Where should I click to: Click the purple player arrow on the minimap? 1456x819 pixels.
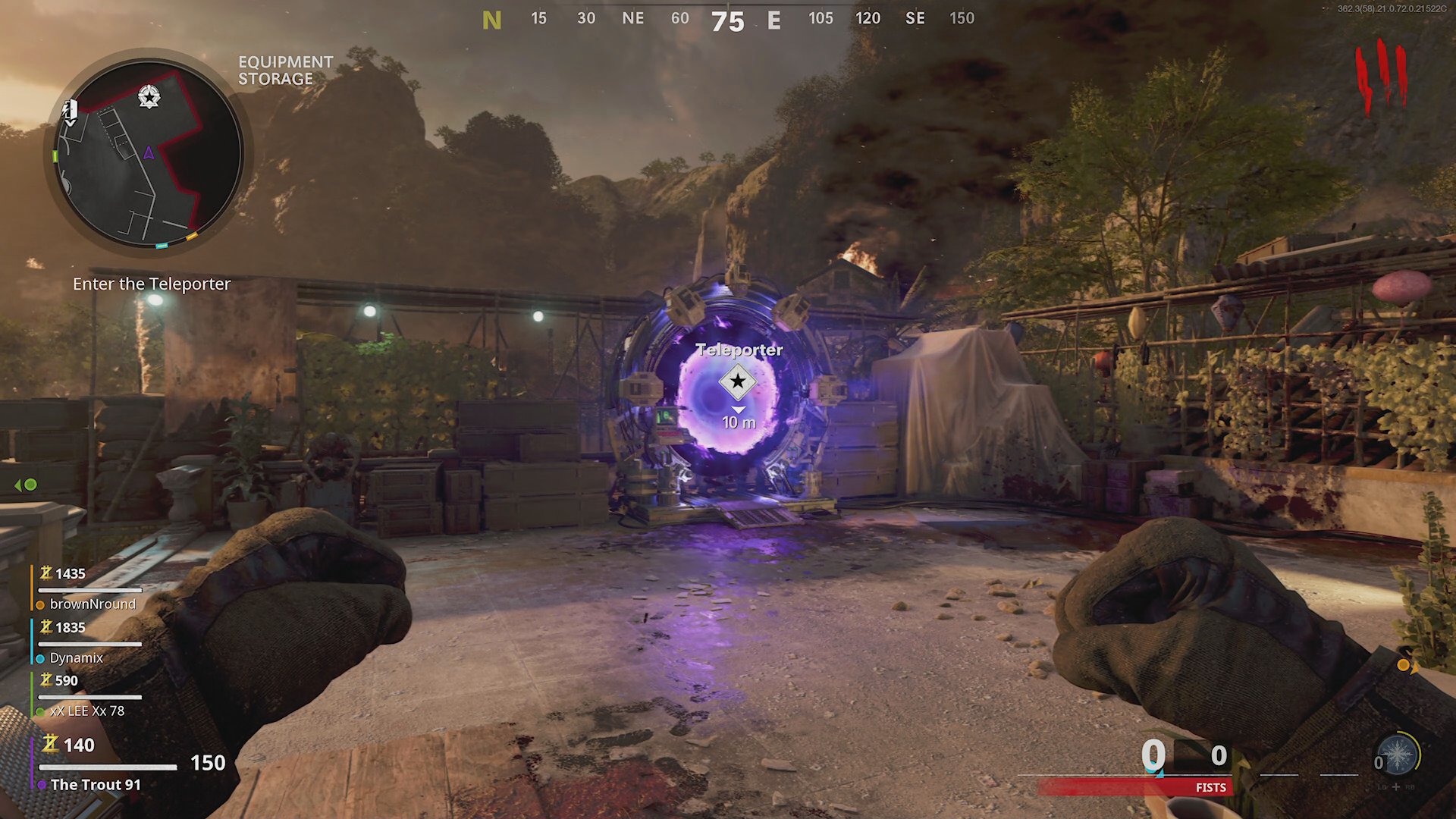[x=149, y=154]
